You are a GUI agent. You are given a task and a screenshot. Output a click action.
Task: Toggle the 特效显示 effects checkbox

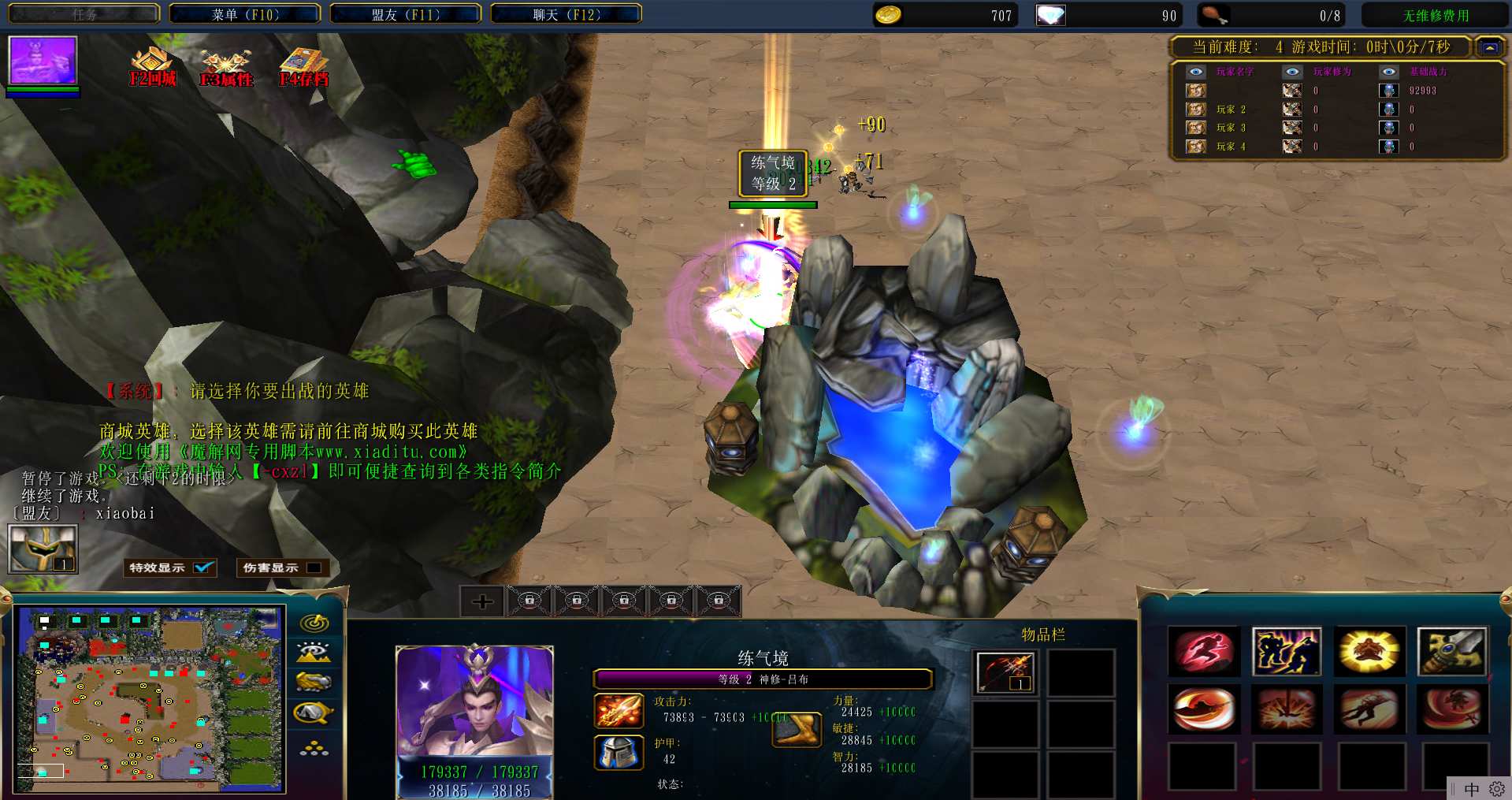[204, 567]
